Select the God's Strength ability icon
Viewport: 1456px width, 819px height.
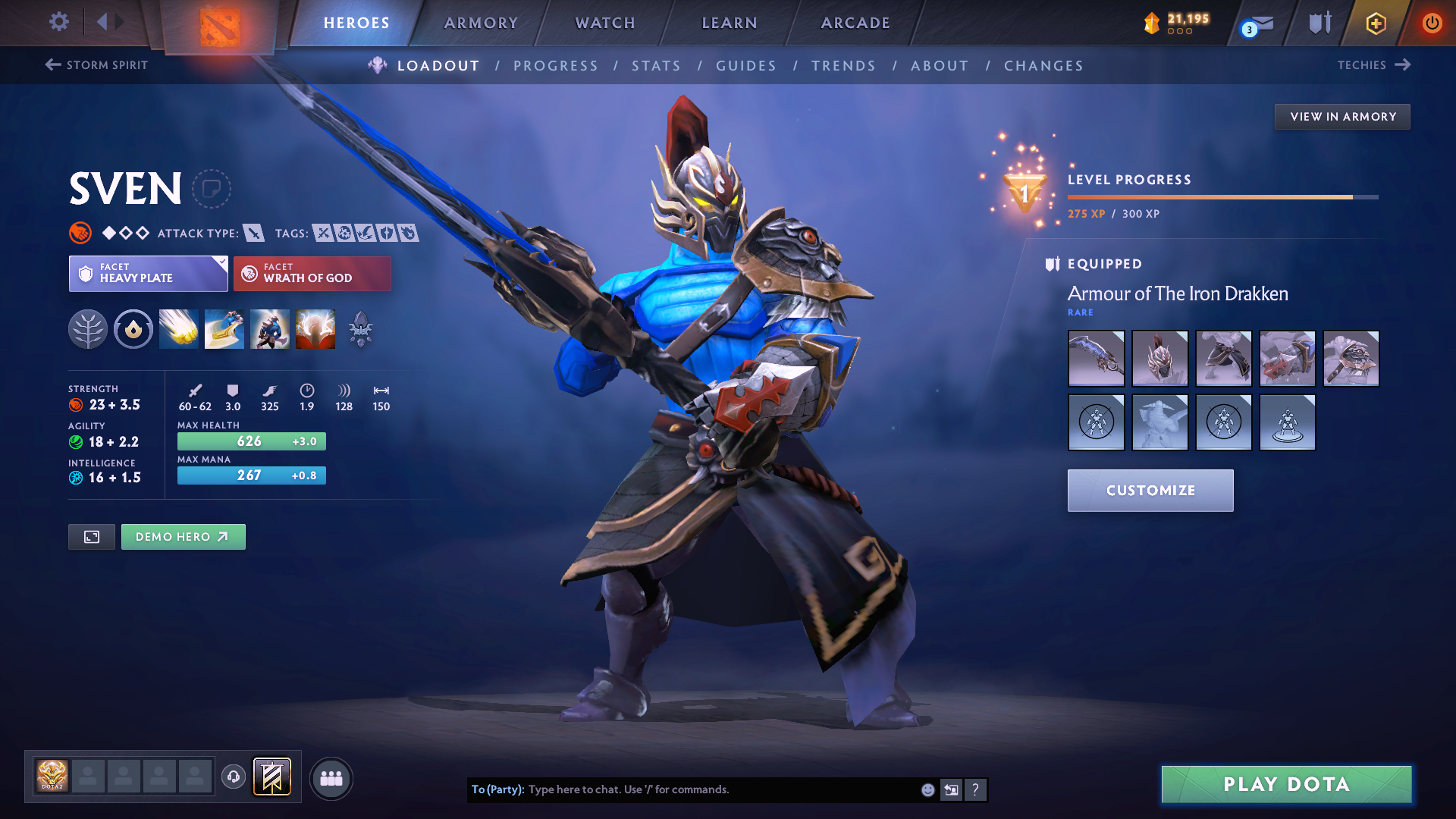click(315, 329)
